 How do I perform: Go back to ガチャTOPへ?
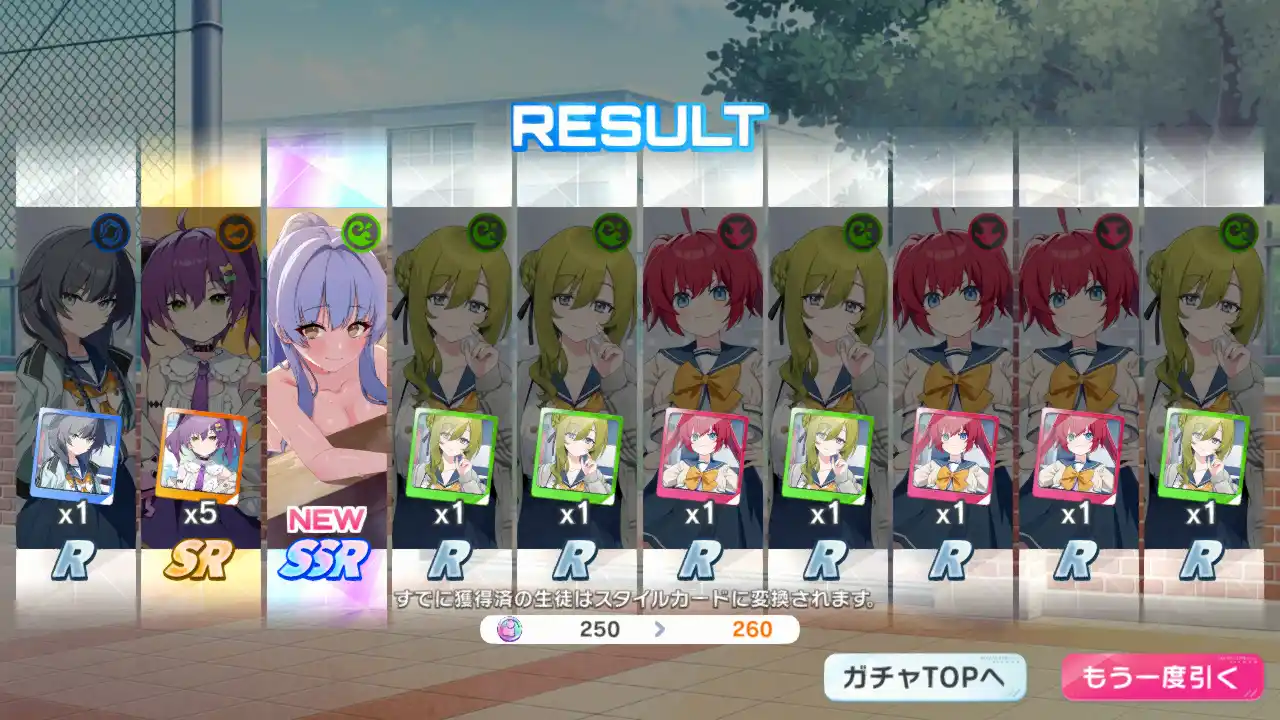coord(925,677)
